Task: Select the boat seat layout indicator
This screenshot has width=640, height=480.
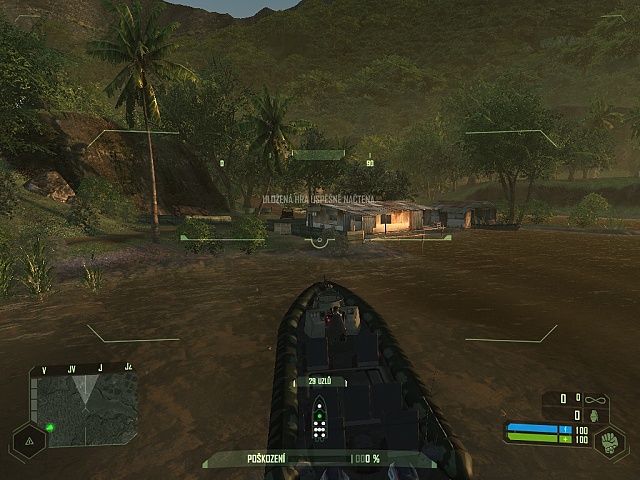Action: point(319,418)
